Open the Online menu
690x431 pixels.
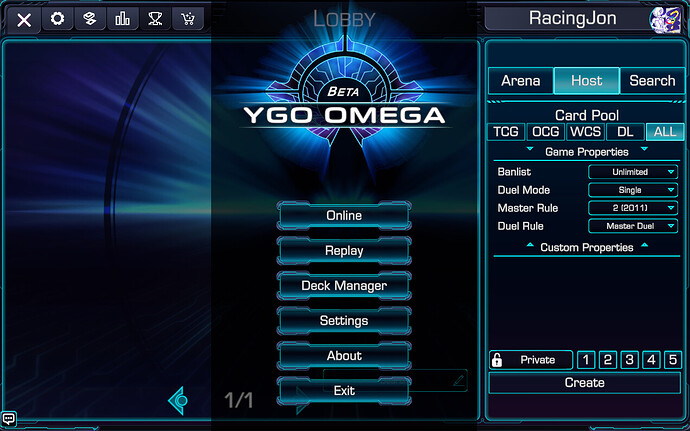[344, 216]
